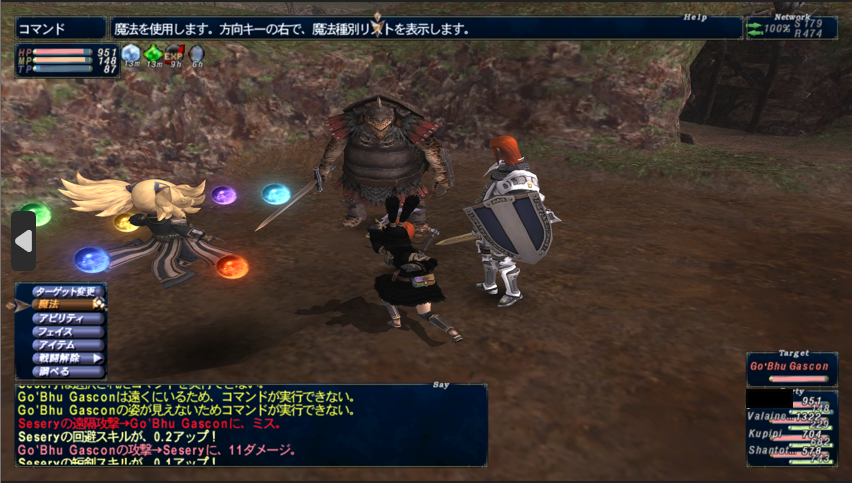This screenshot has height=483, width=852.
Task: Select ターゲット変更 in the command menu
Action: [66, 292]
